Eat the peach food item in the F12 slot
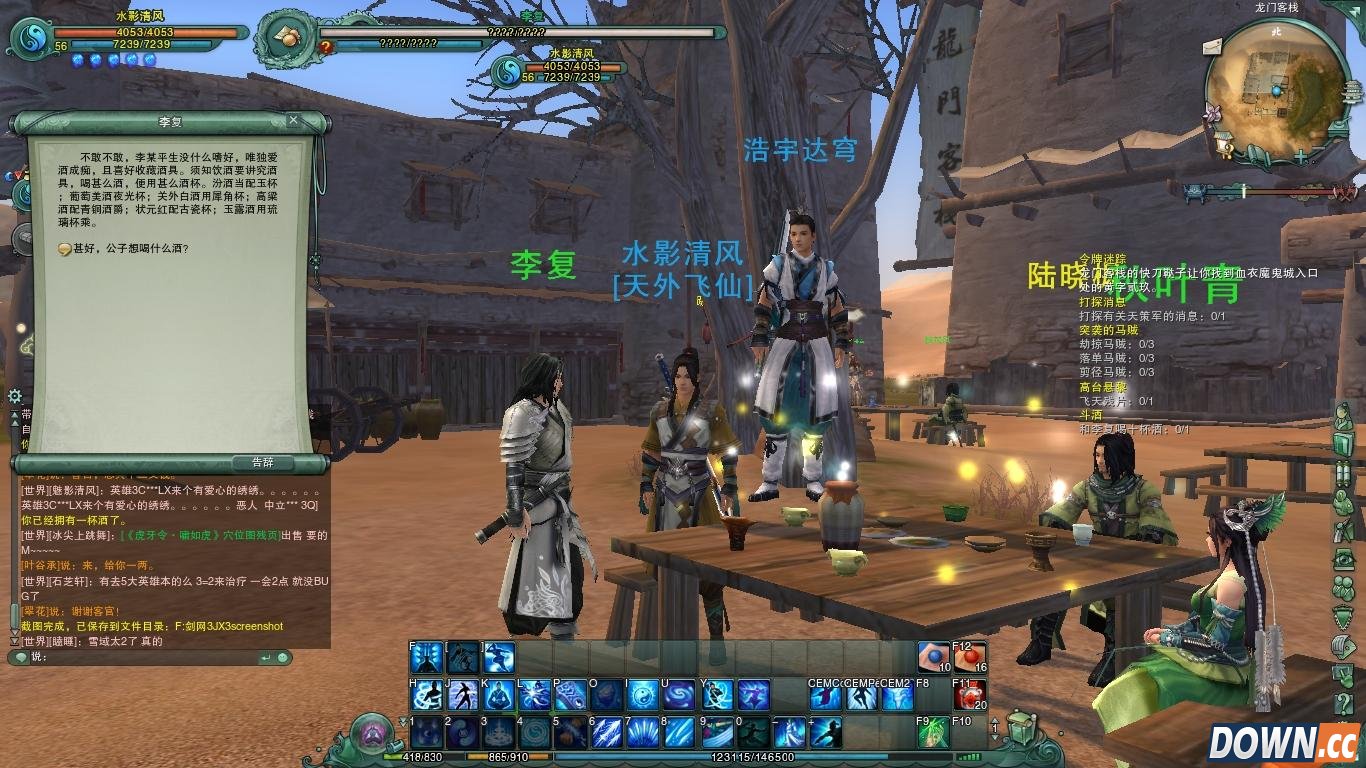This screenshot has width=1366, height=768. pos(970,657)
